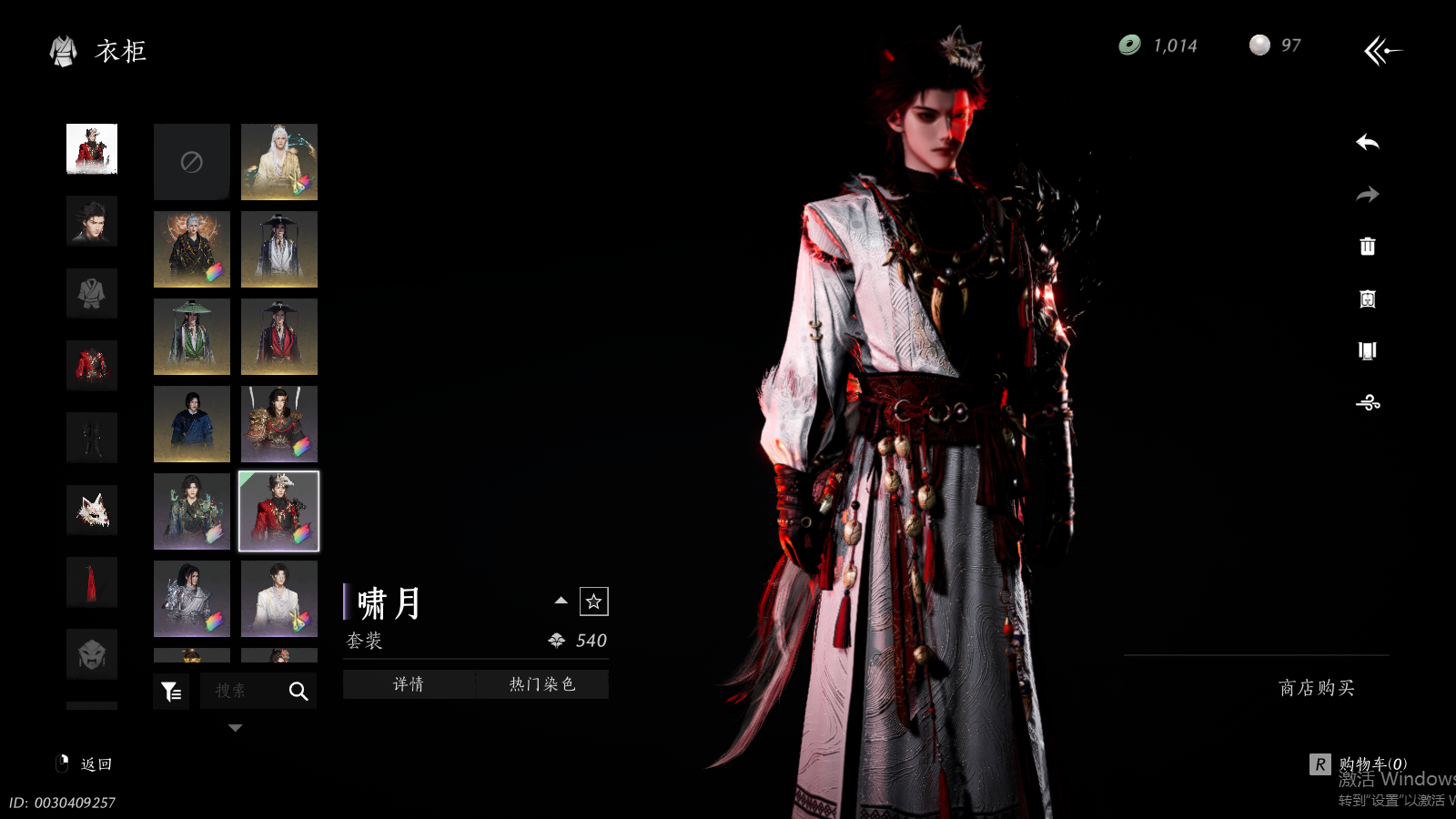Viewport: 1456px width, 819px height.
Task: Favorite the 啸月 outfit with the star
Action: coord(593,602)
